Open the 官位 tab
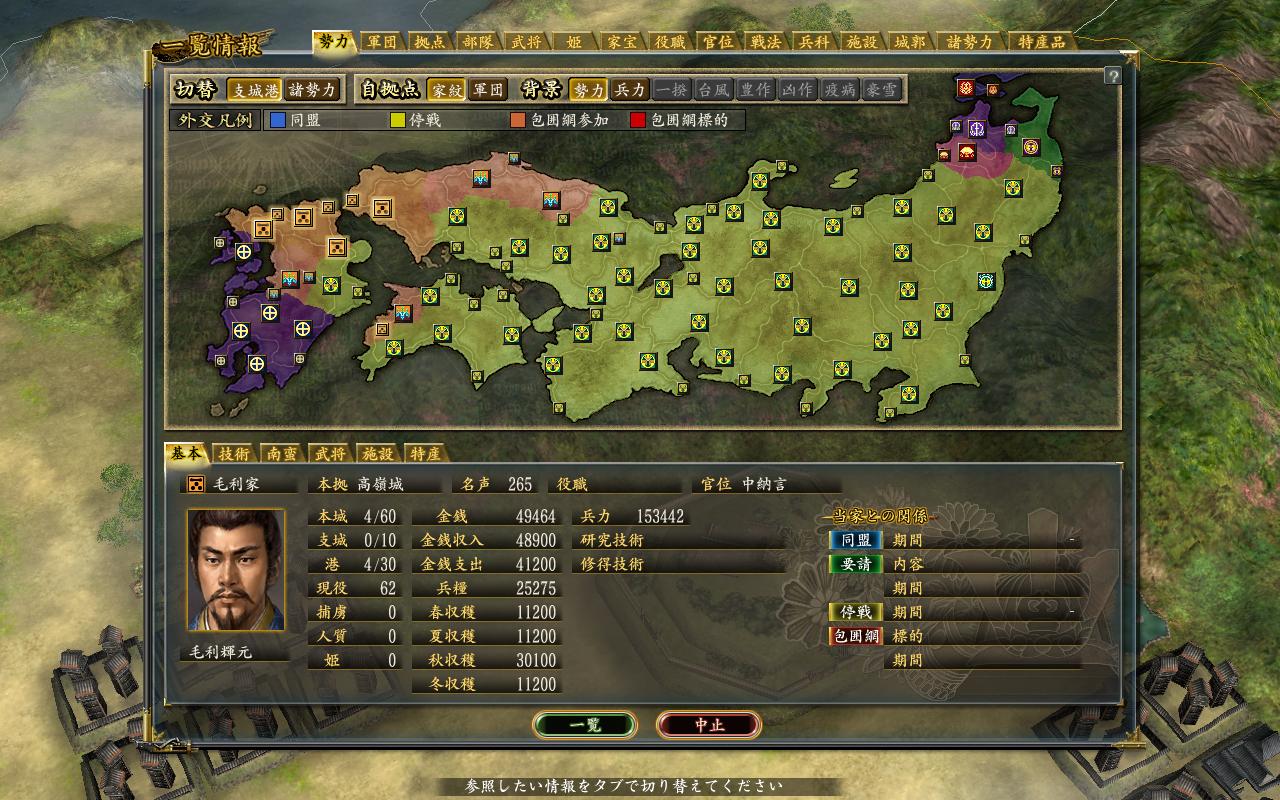The width and height of the screenshot is (1280, 800). click(717, 42)
